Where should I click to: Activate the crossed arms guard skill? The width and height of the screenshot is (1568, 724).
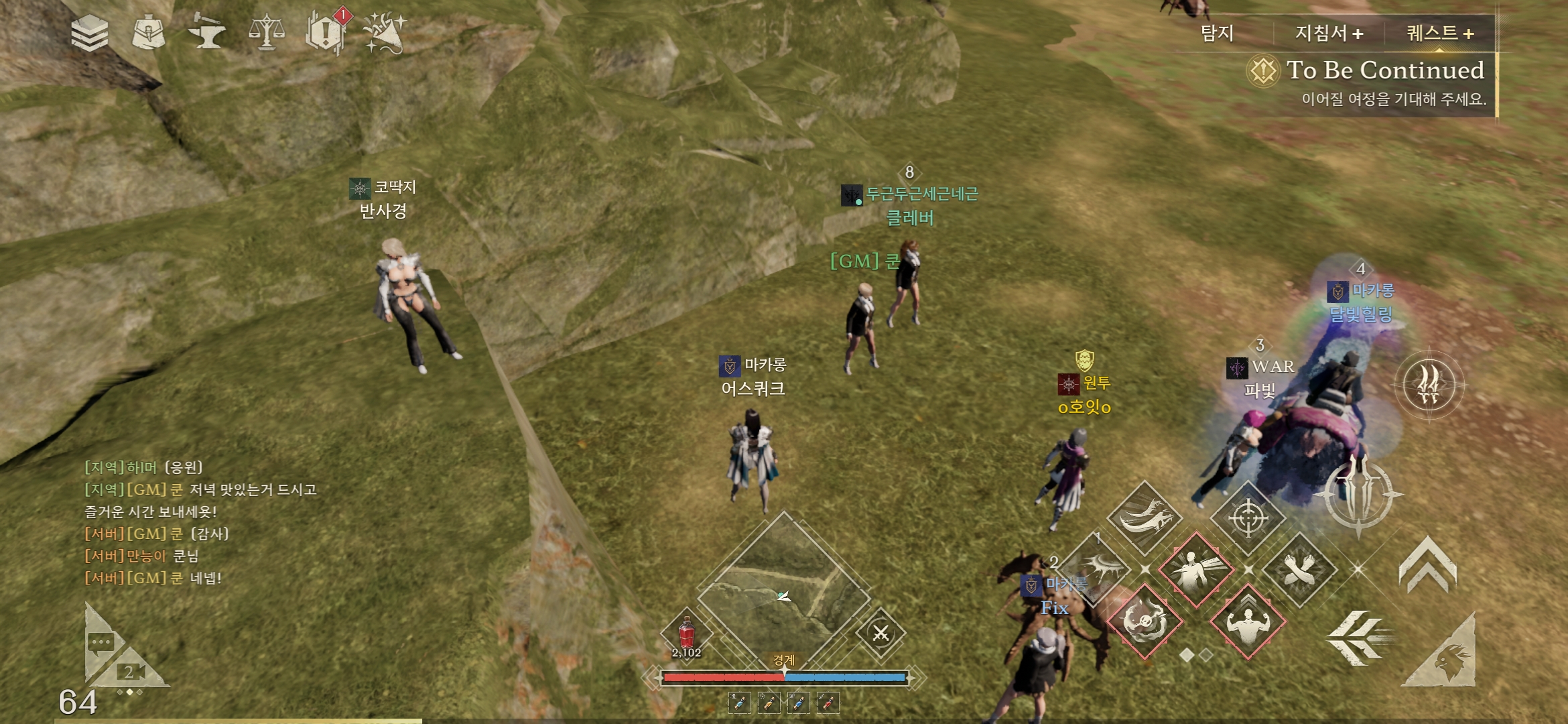(1299, 570)
